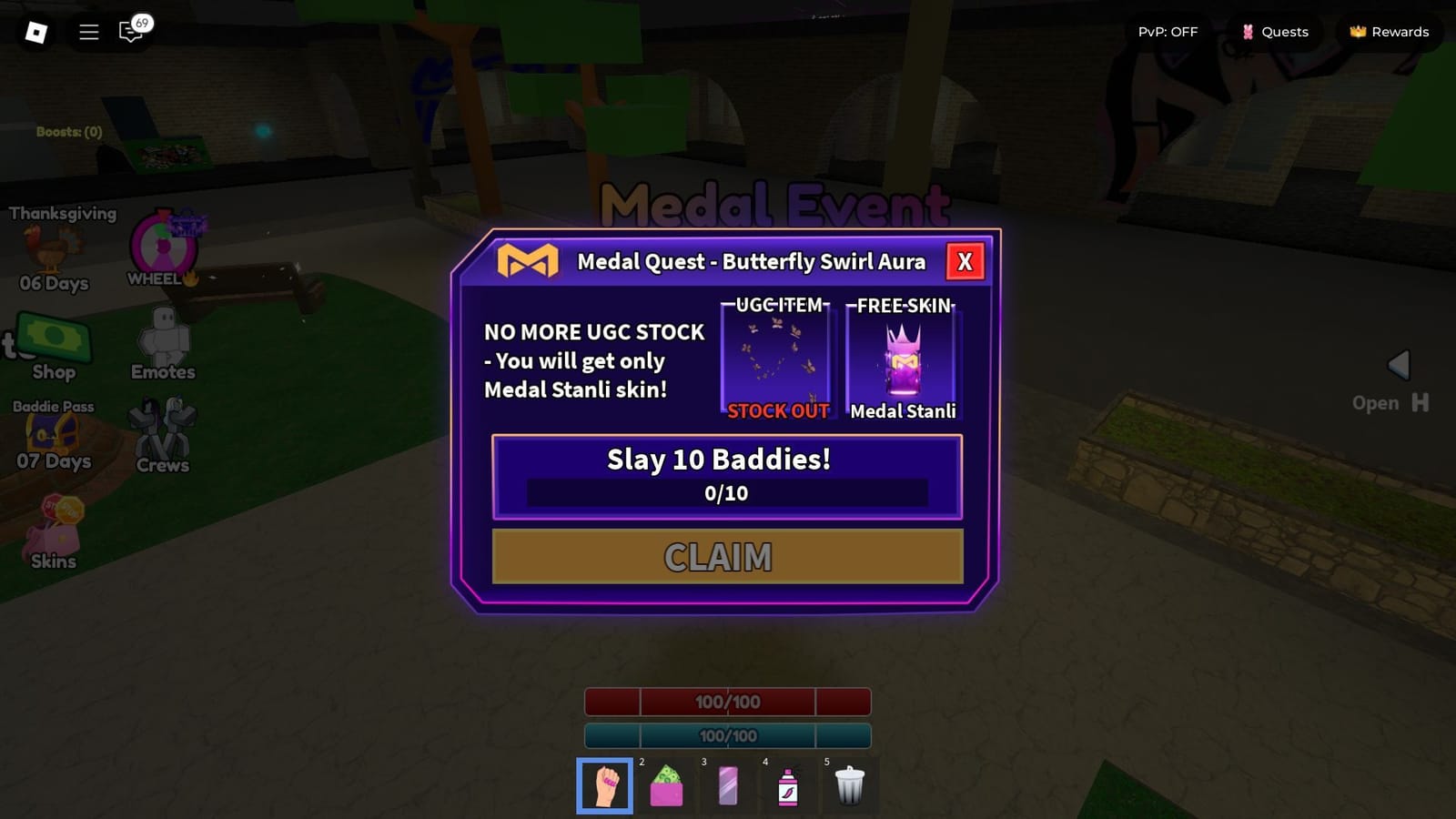The height and width of the screenshot is (819, 1456).
Task: Toggle the Rewards crown panel
Action: 1389,32
